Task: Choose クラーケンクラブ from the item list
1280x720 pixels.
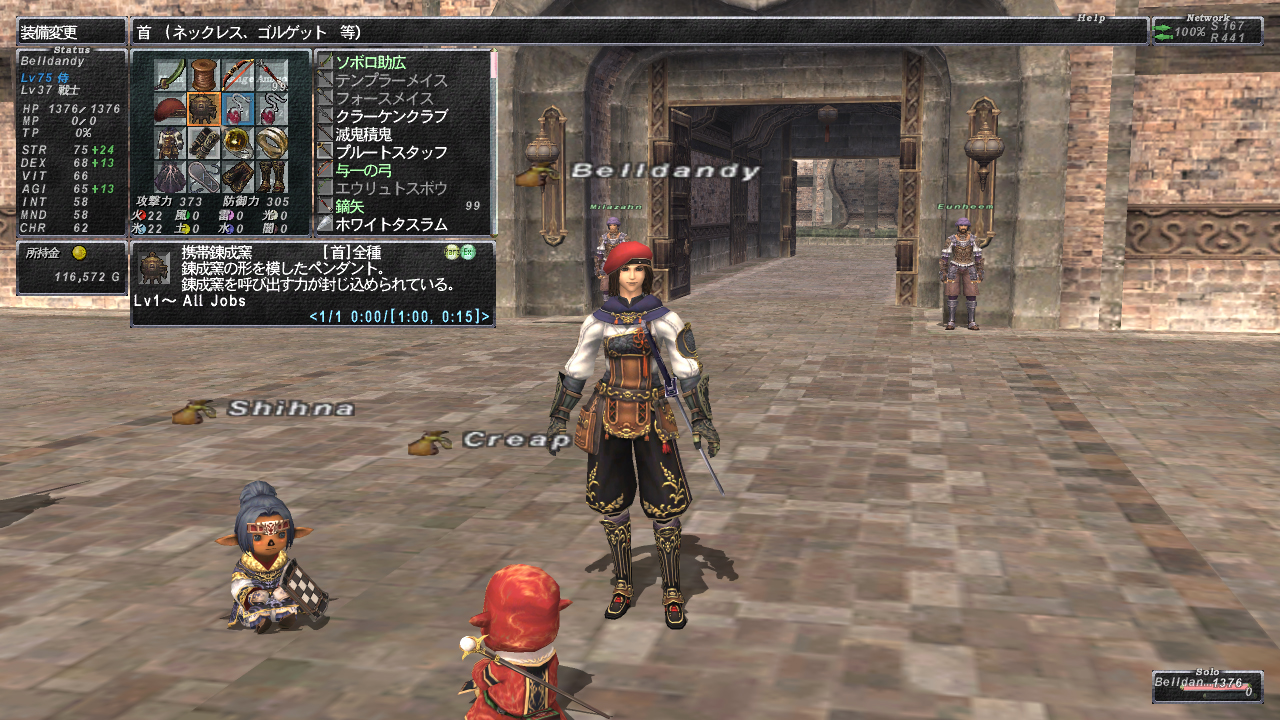Action: [392, 116]
